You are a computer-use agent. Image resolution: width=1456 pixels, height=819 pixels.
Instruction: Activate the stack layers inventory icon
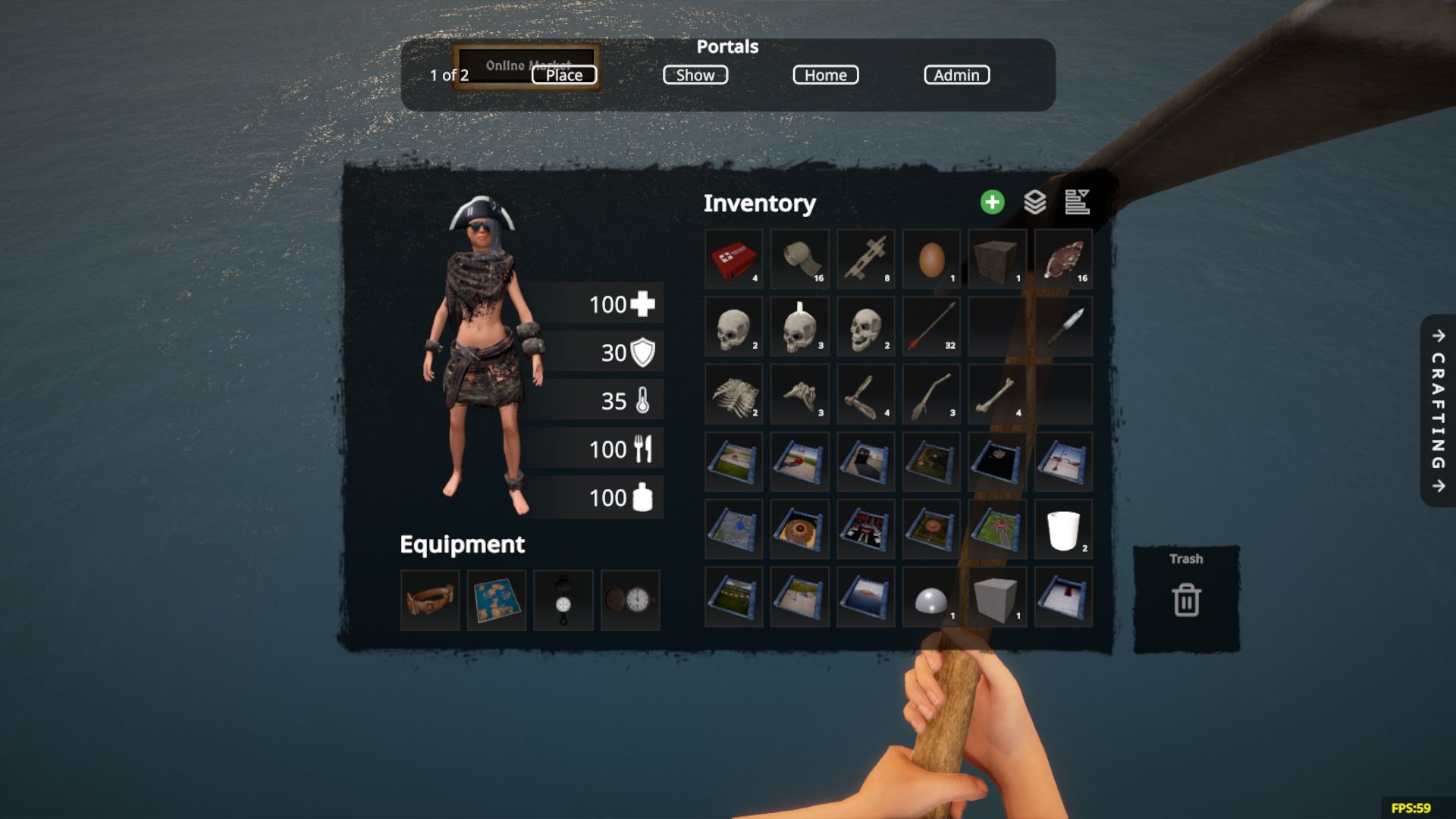point(1034,202)
